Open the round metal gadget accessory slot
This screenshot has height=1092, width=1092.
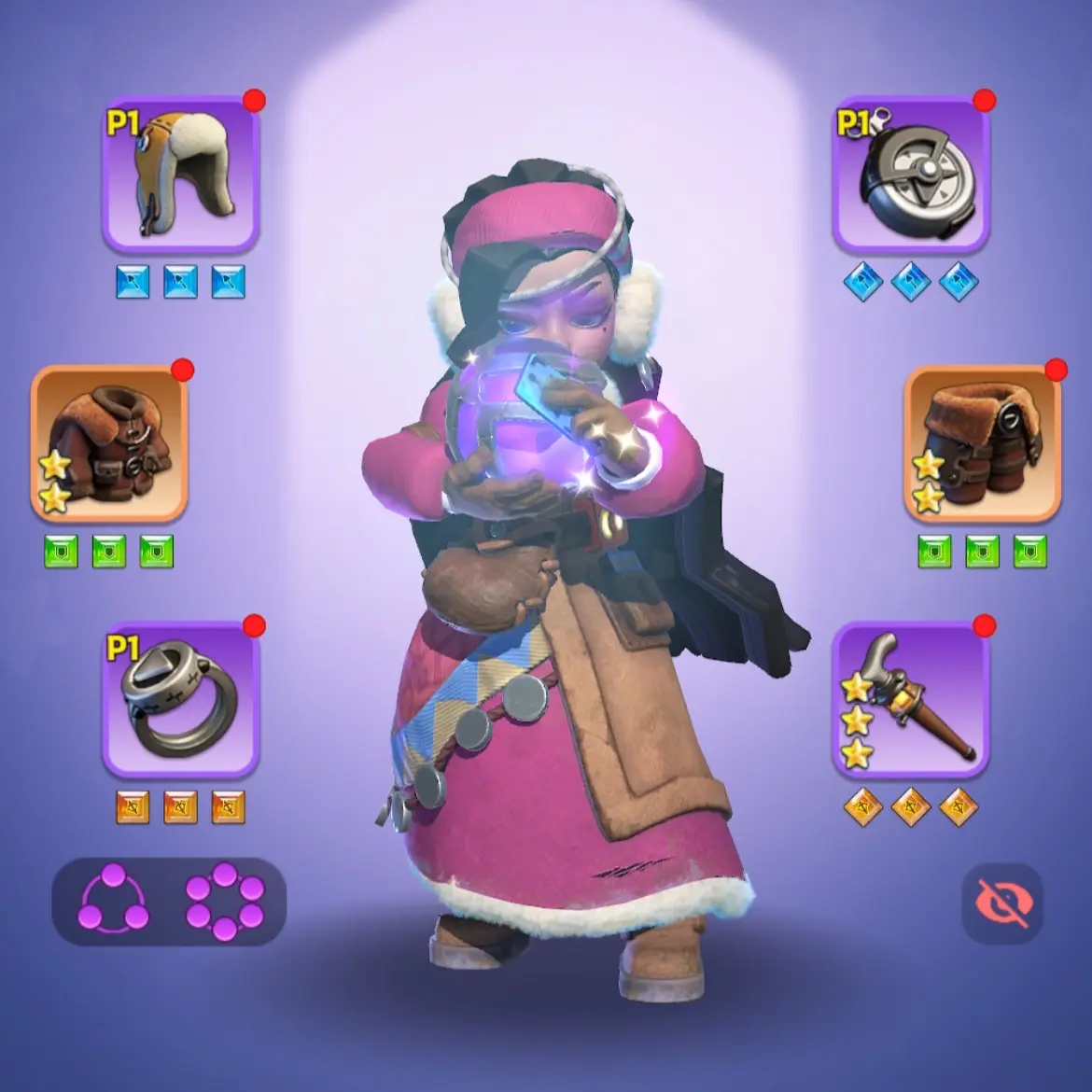[910, 175]
